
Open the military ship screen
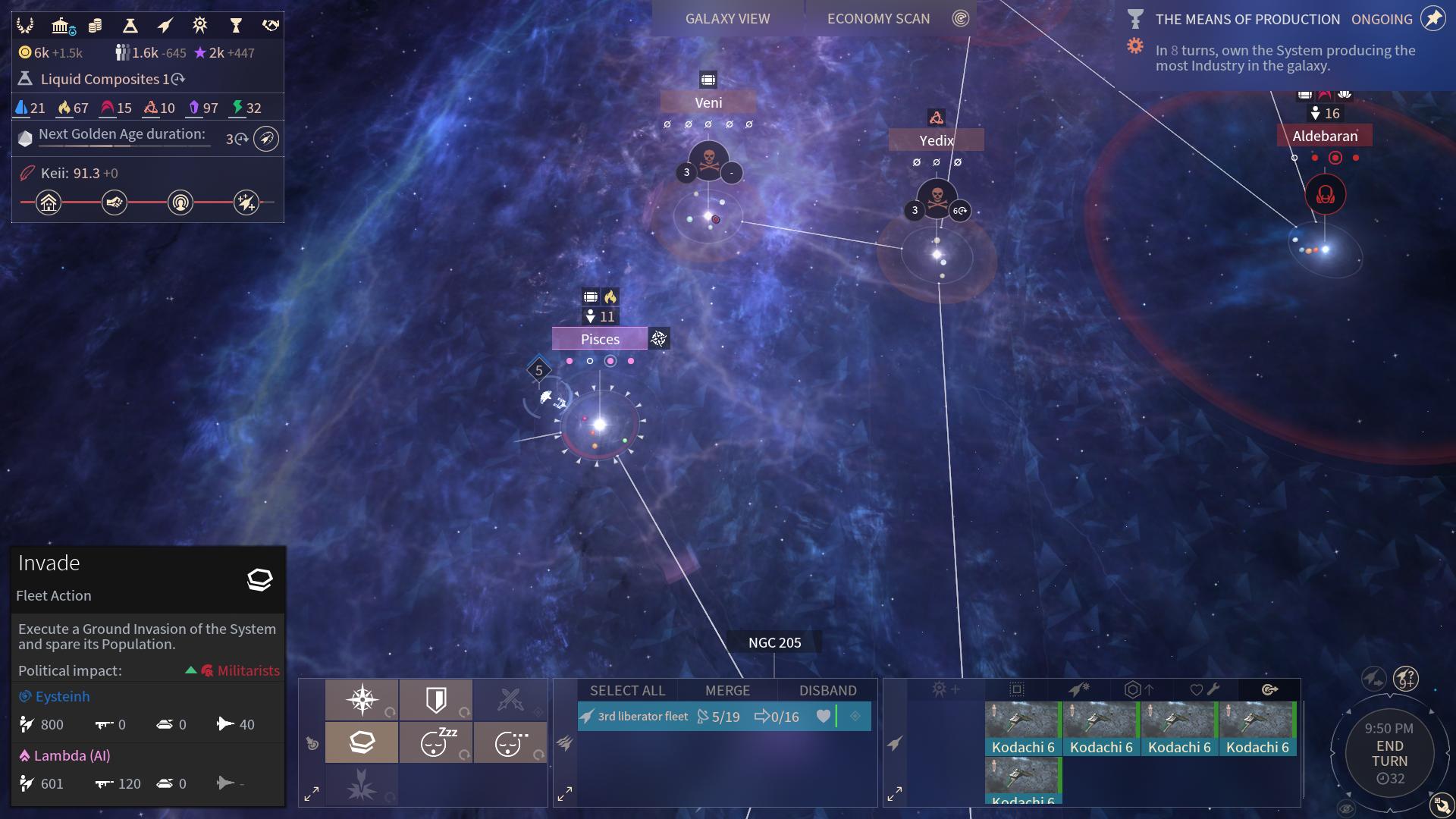coord(165,26)
